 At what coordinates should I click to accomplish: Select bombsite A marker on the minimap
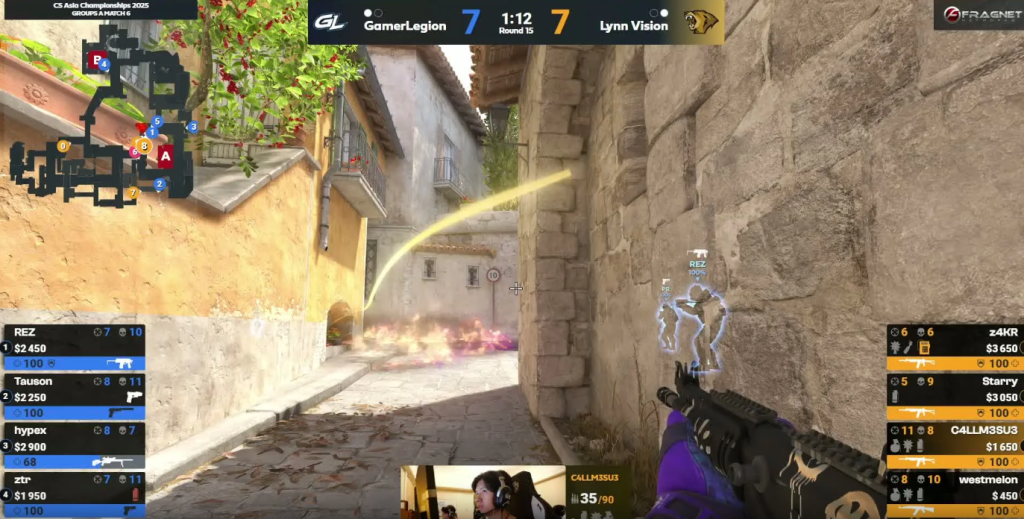[x=166, y=155]
